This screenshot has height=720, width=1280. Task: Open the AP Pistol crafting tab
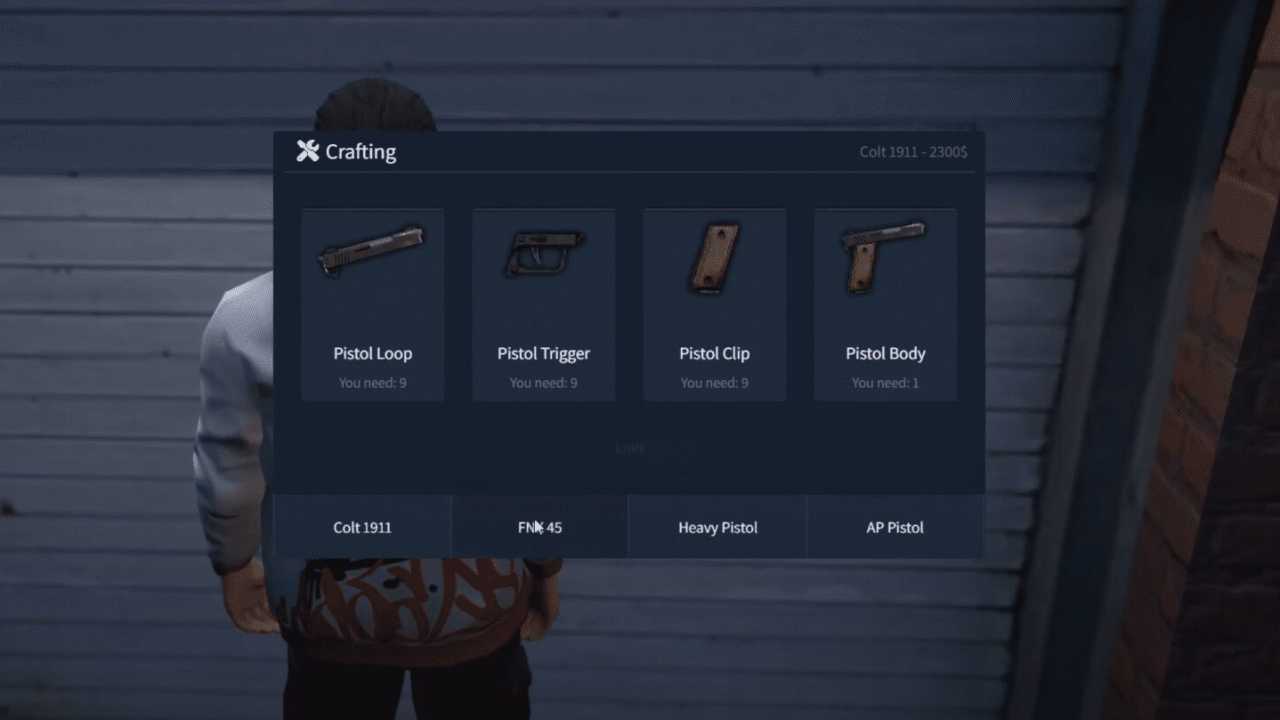pos(894,527)
